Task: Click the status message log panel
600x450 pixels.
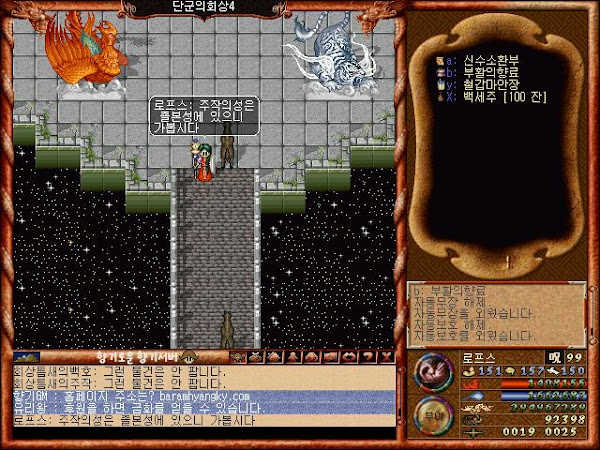Action: 496,312
